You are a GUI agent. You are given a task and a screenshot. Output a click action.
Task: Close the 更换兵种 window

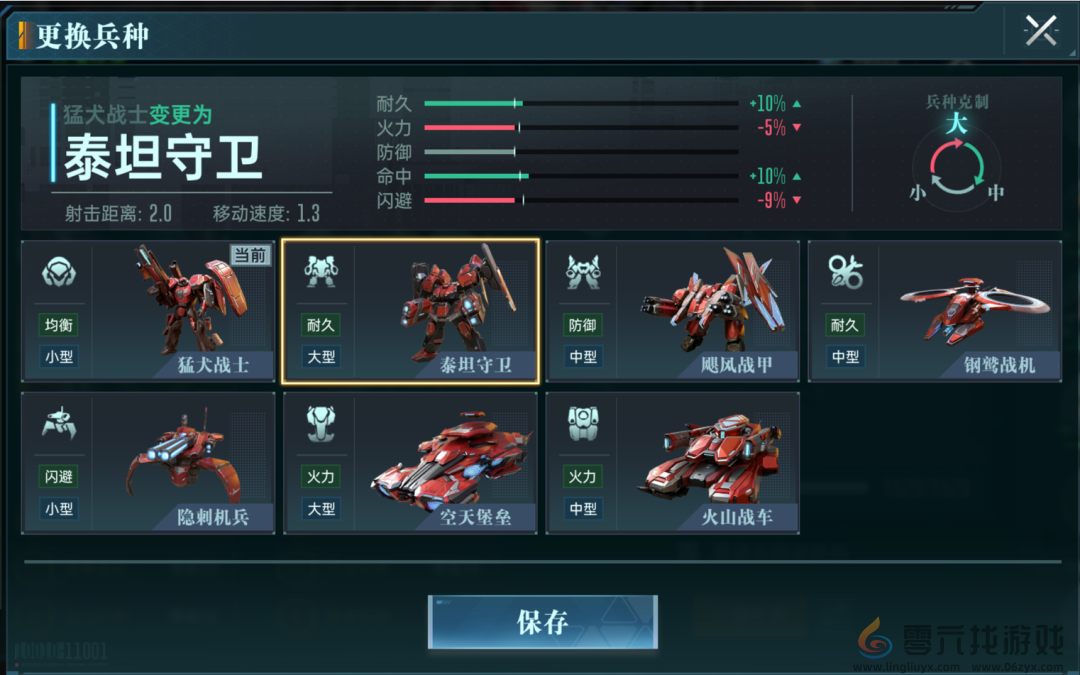click(1040, 31)
